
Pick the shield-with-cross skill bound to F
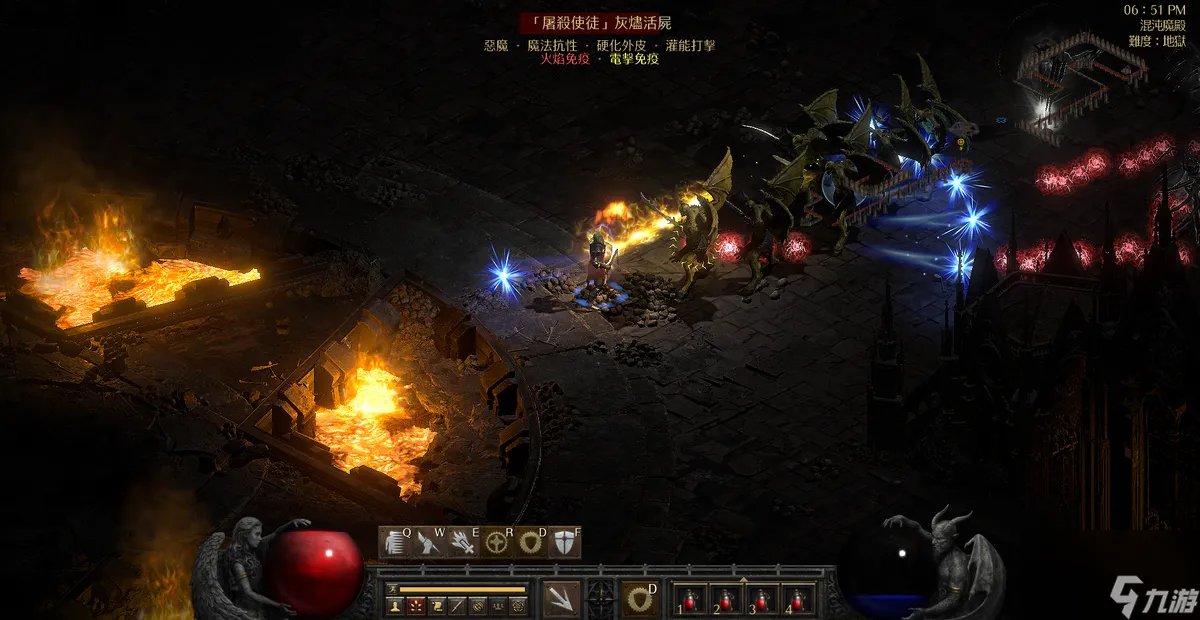tap(564, 542)
